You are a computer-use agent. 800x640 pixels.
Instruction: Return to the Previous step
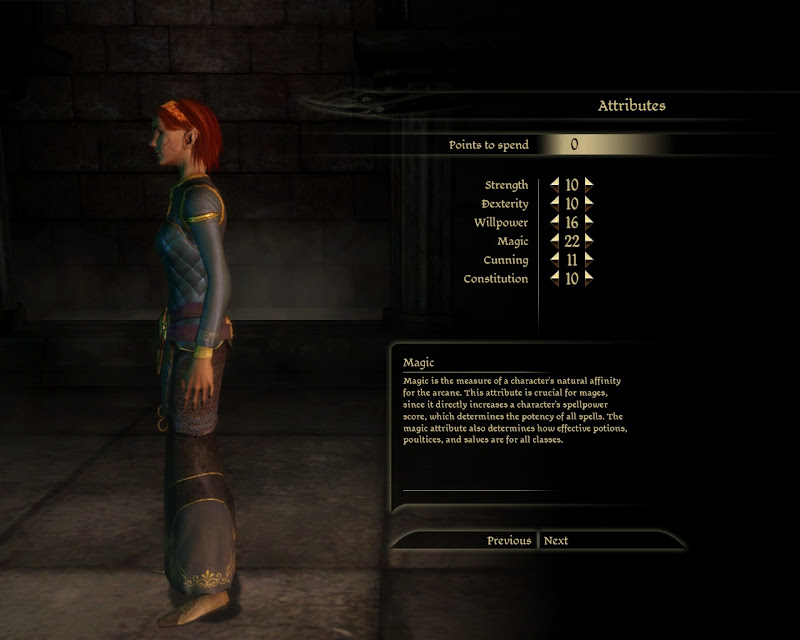point(509,541)
